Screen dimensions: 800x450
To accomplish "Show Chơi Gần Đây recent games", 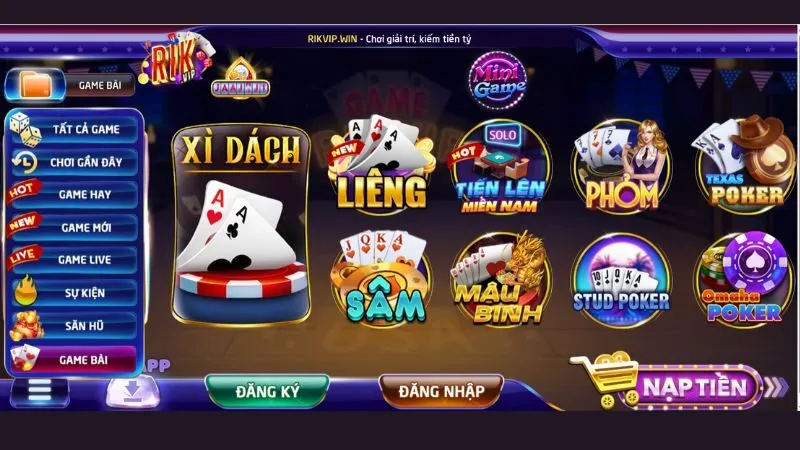I will coord(75,161).
